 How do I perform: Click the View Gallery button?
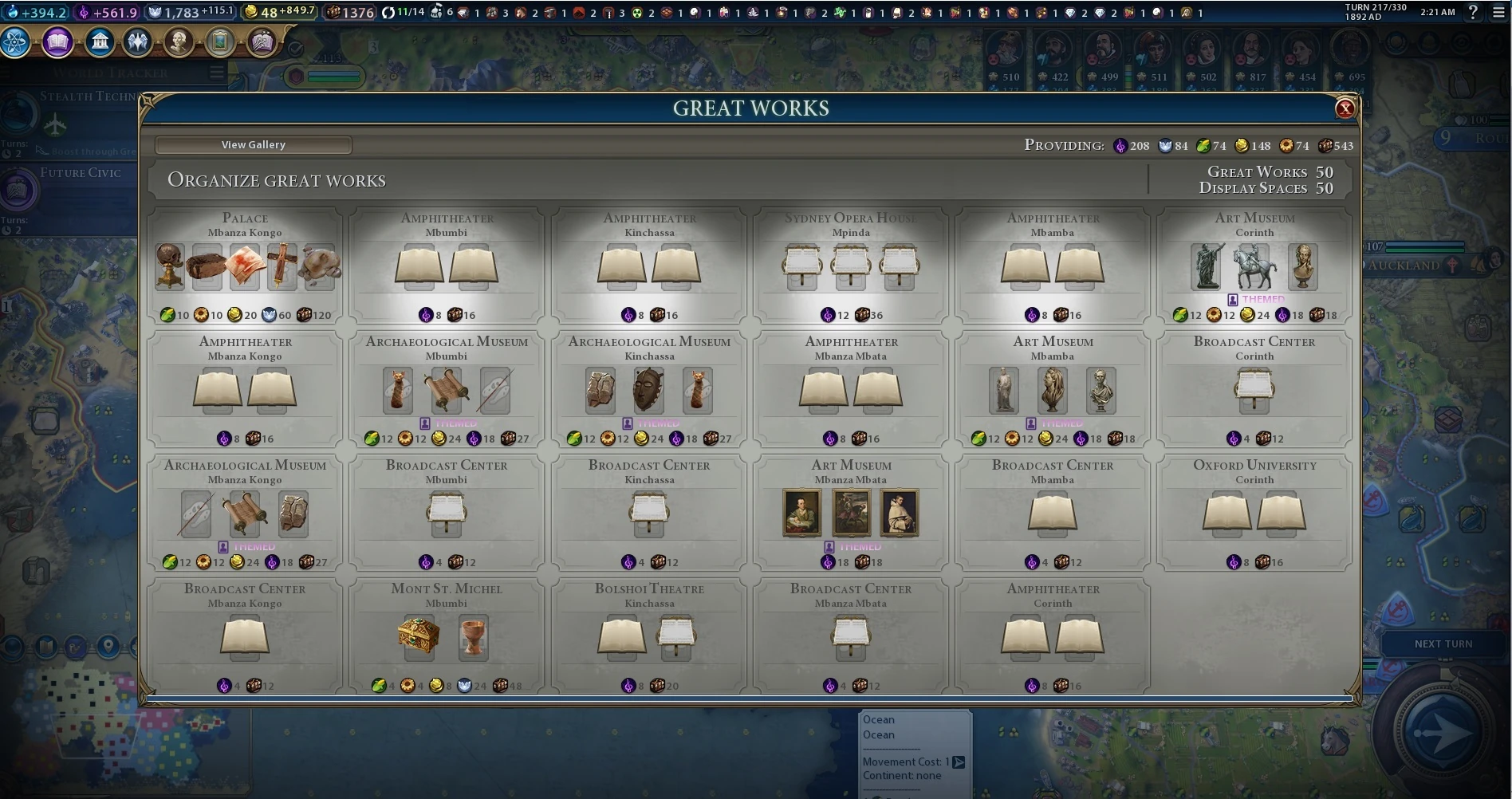coord(253,145)
